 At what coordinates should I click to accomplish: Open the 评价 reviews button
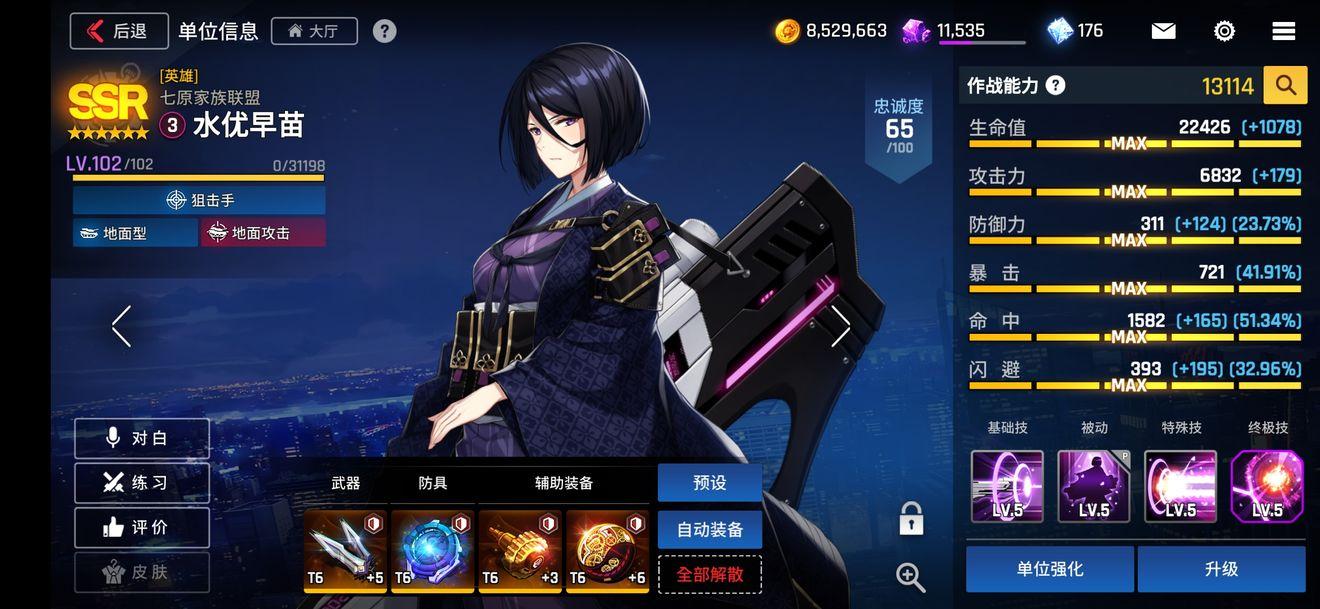pyautogui.click(x=142, y=528)
